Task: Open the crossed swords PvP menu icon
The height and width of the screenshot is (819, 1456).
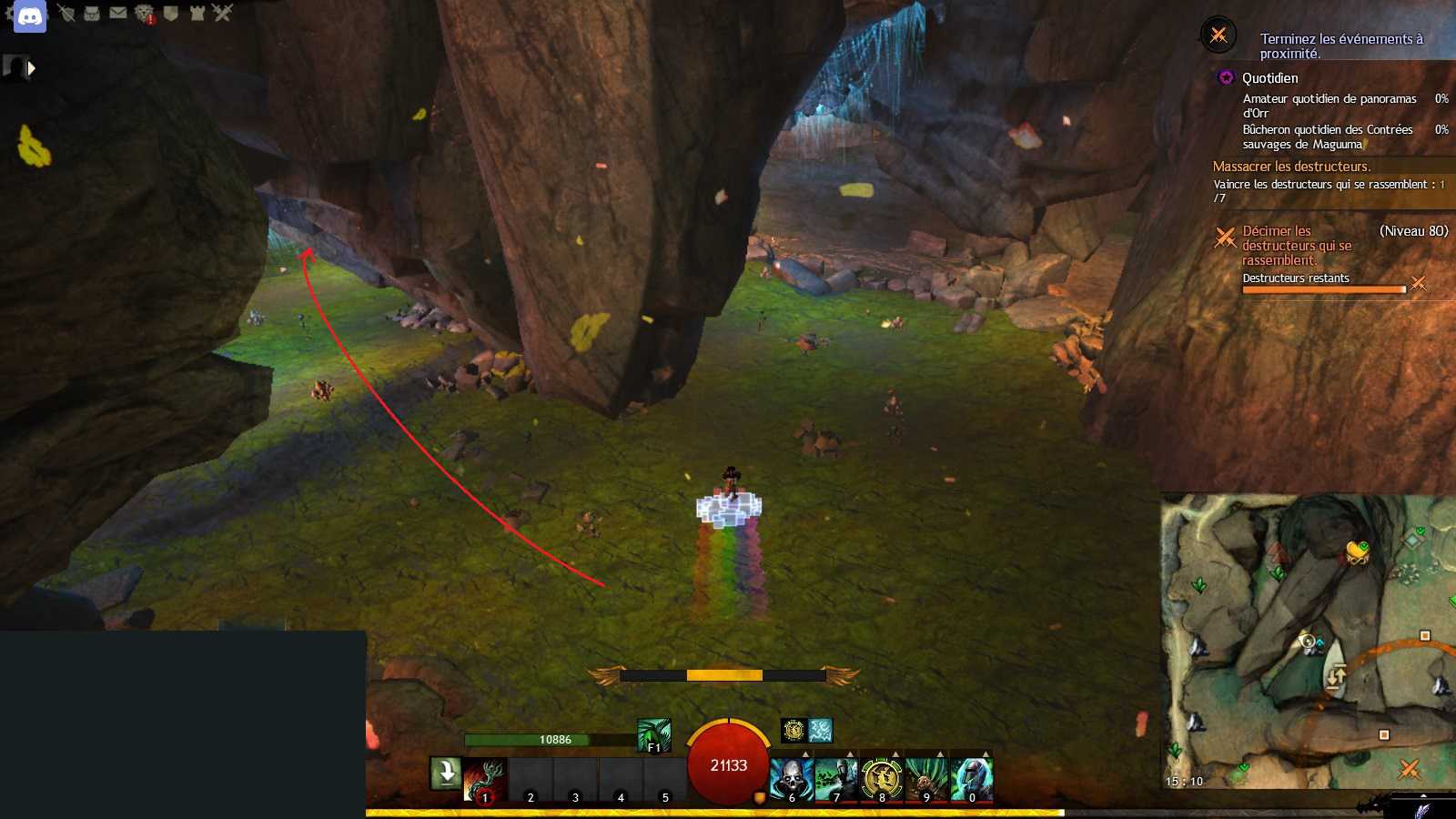Action: point(223,13)
